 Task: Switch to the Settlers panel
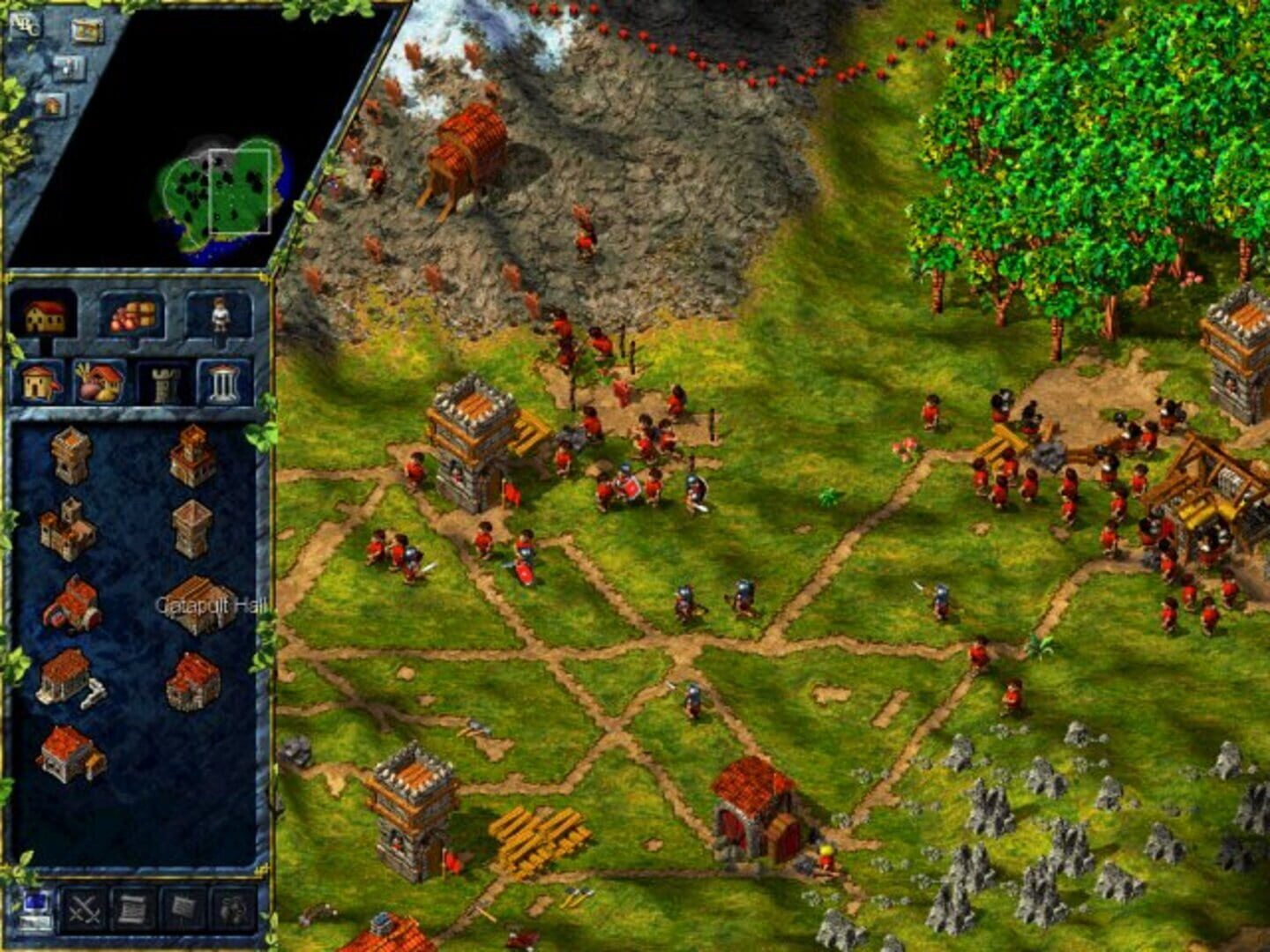tap(219, 316)
